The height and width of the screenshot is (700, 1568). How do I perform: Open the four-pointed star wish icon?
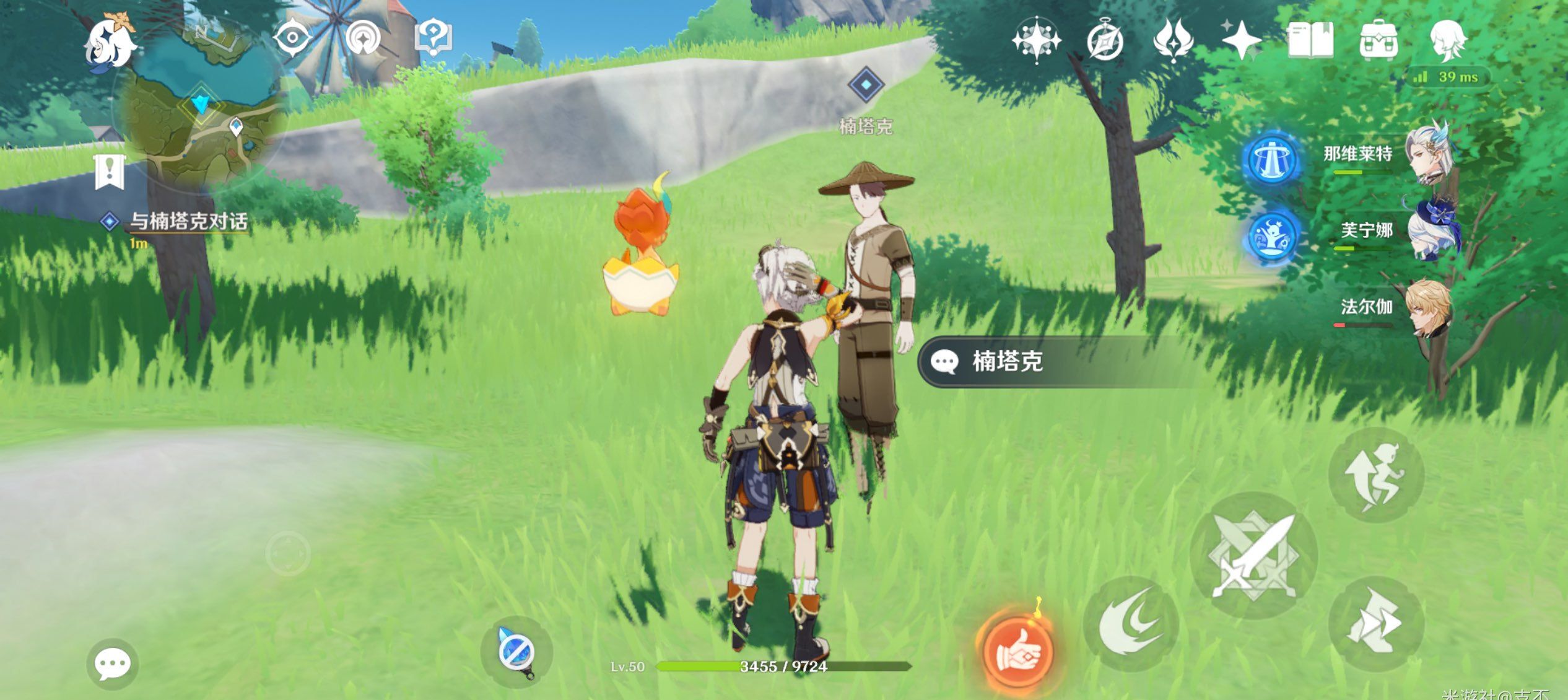1036,41
